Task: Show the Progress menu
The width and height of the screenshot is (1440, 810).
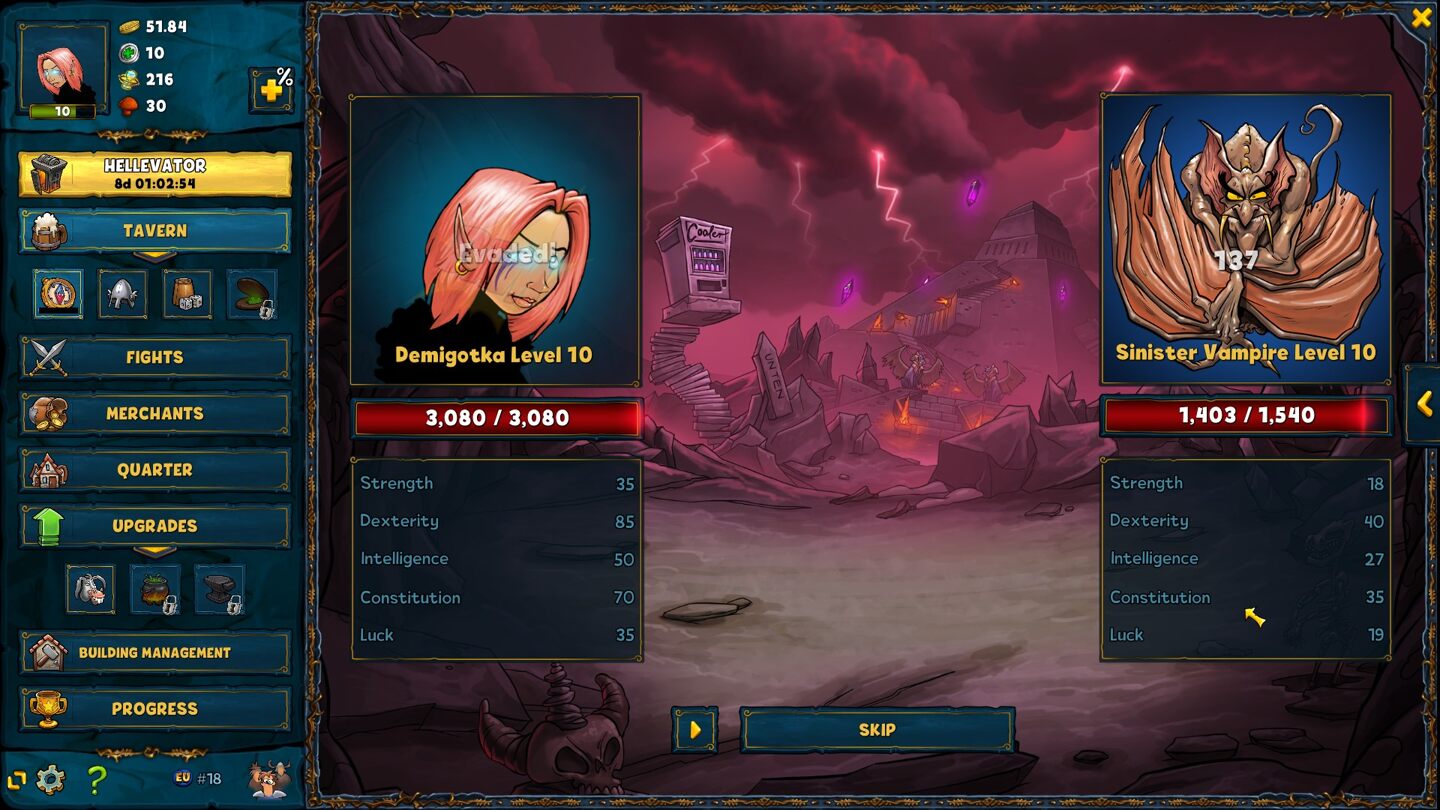Action: click(x=155, y=708)
